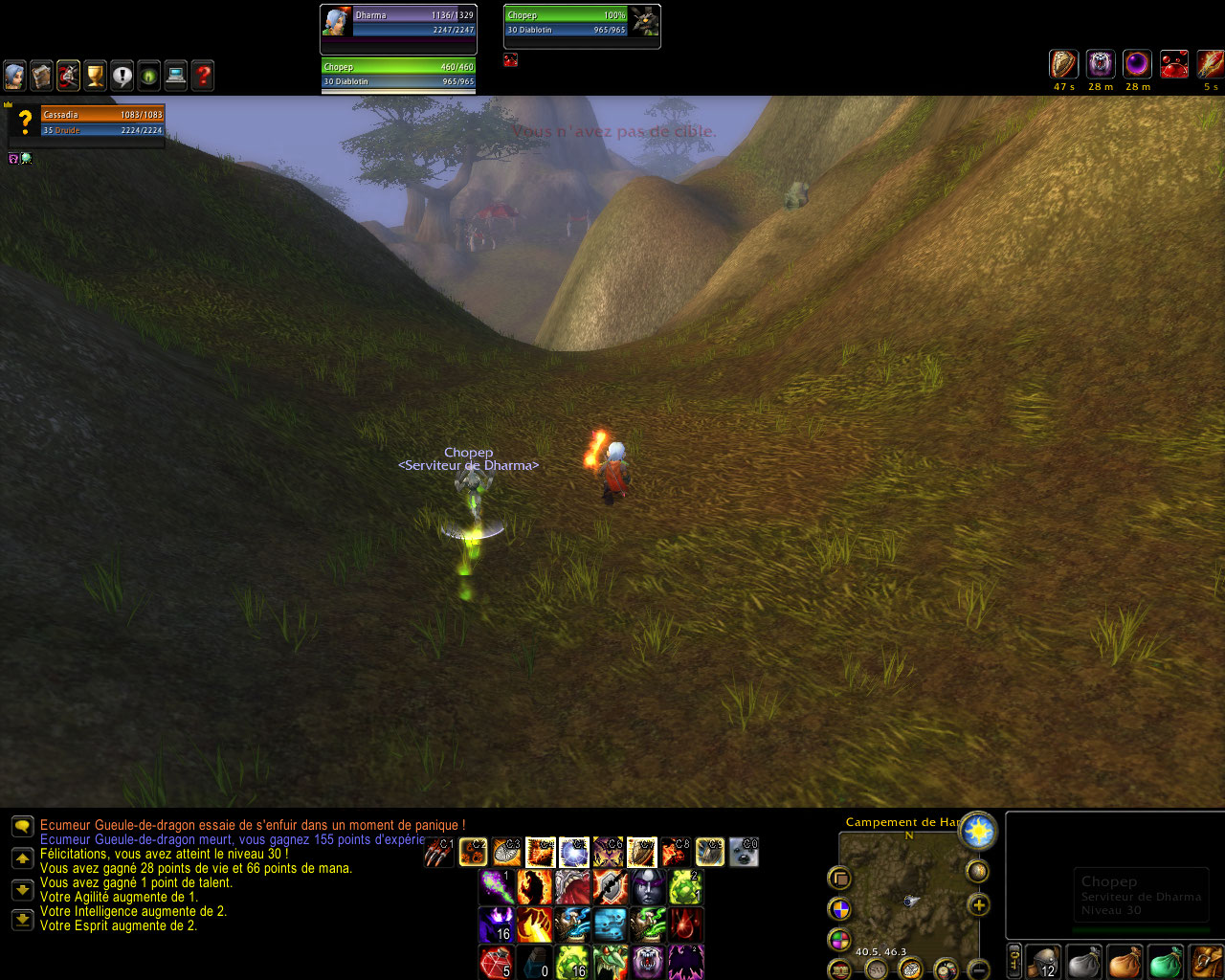
Task: Open the green bag slot
Action: click(x=1166, y=962)
